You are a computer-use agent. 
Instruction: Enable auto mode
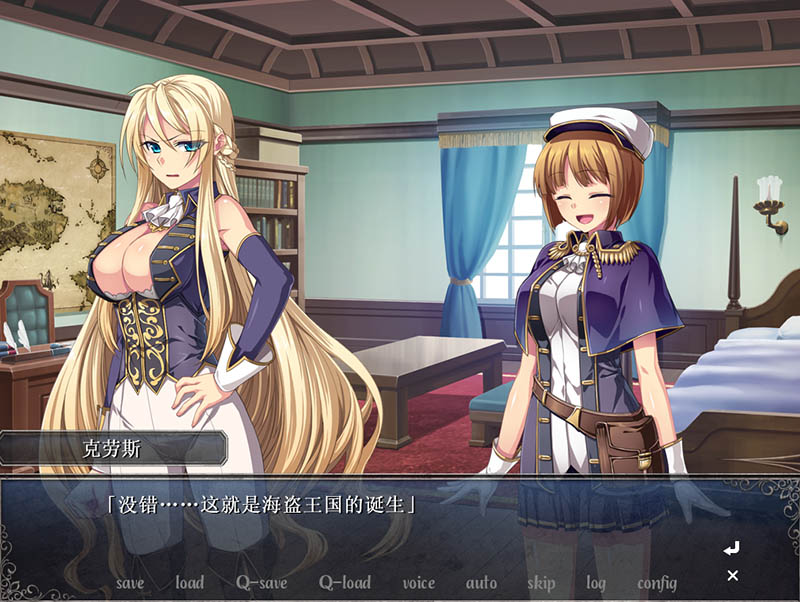pos(481,583)
